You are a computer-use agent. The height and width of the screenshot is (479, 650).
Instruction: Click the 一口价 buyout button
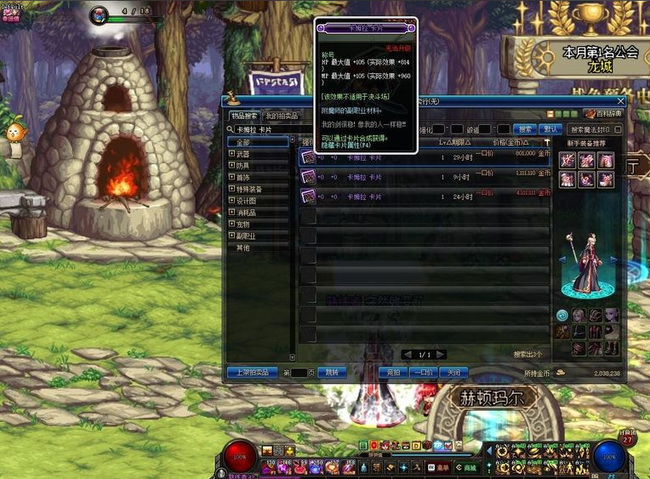click(x=424, y=372)
